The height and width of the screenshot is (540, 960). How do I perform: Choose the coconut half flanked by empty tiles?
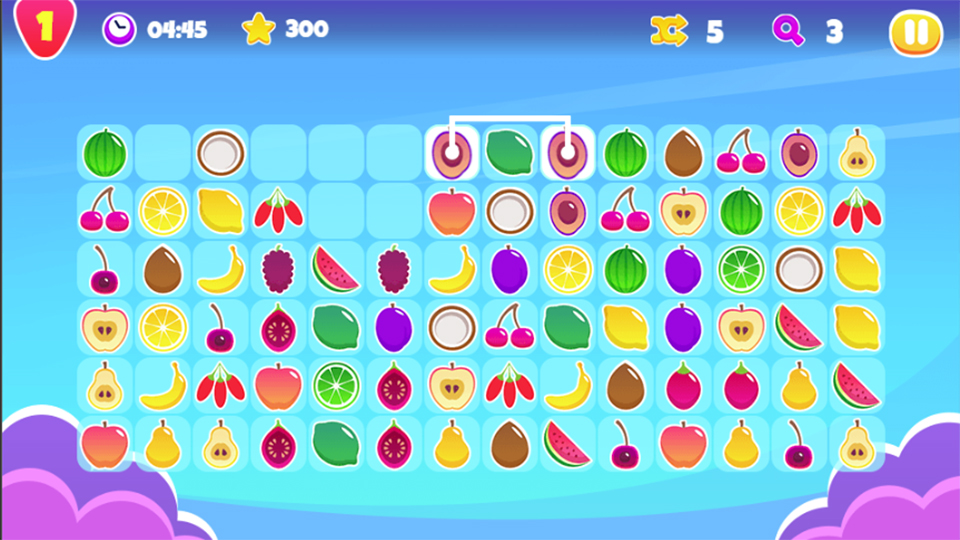219,153
